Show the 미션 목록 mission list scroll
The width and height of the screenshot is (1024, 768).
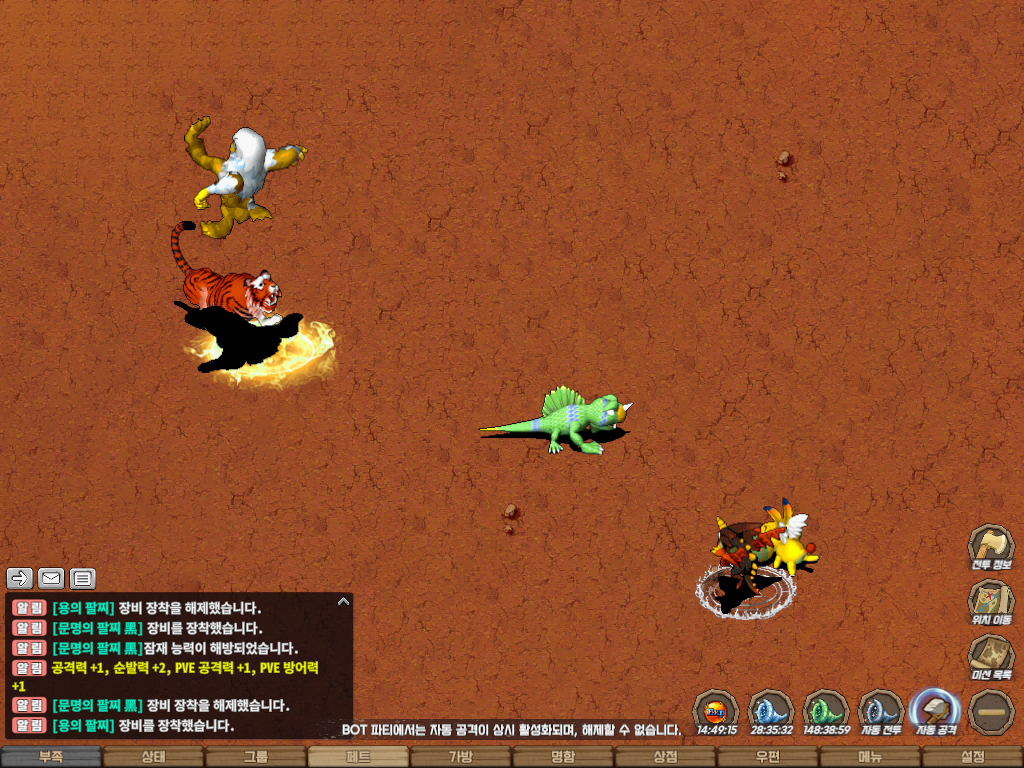coord(990,656)
